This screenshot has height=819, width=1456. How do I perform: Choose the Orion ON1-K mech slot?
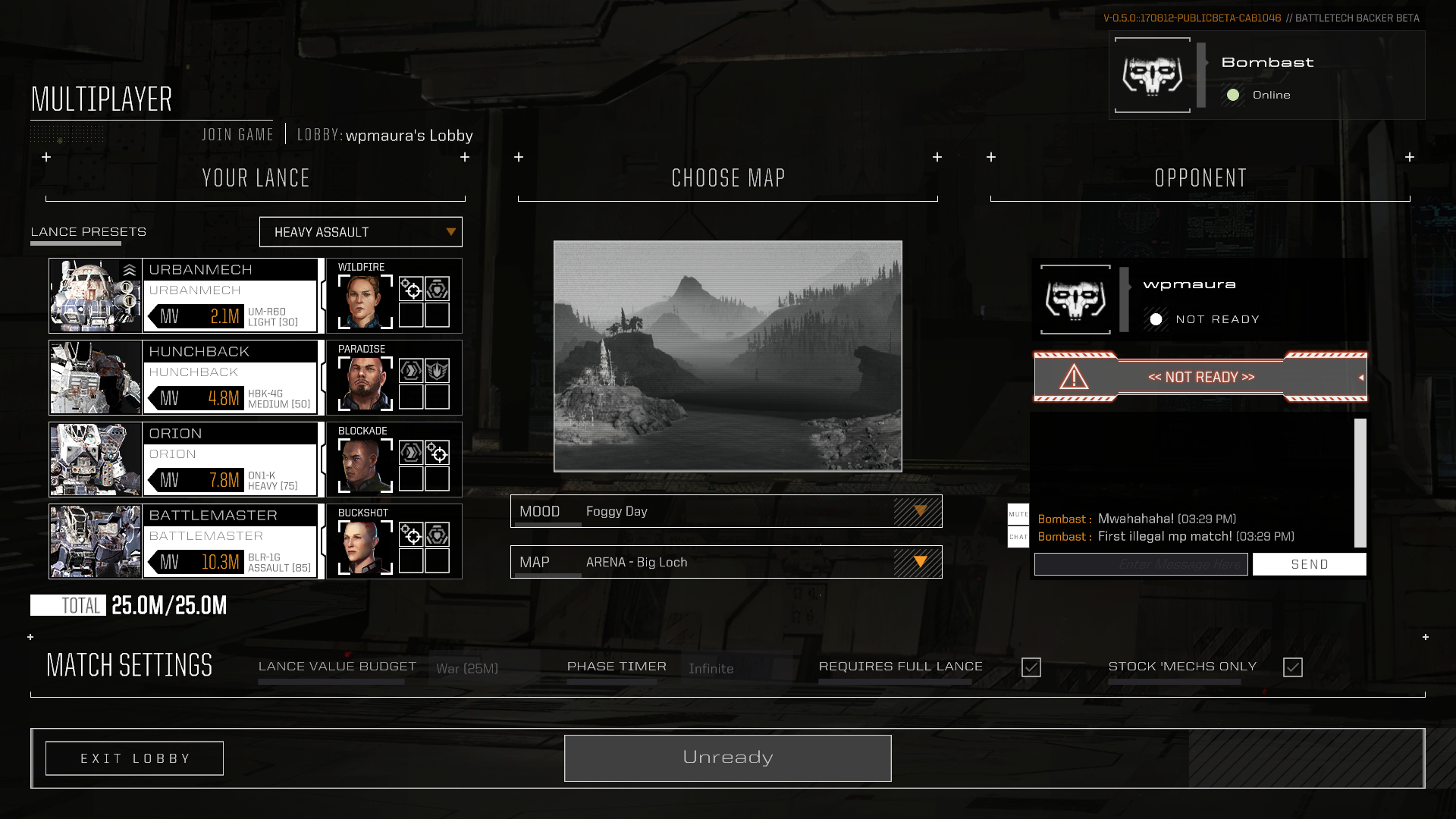coord(183,460)
